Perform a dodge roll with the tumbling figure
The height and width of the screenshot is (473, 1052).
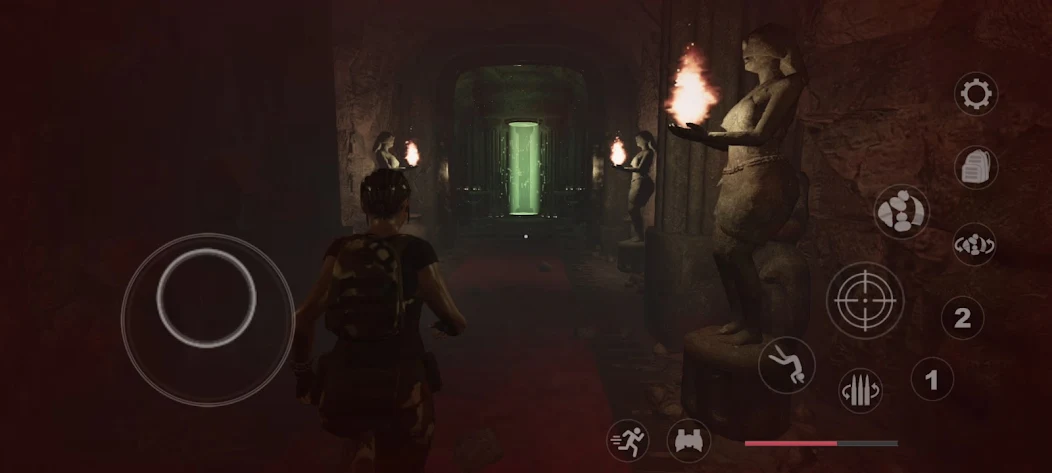787,365
